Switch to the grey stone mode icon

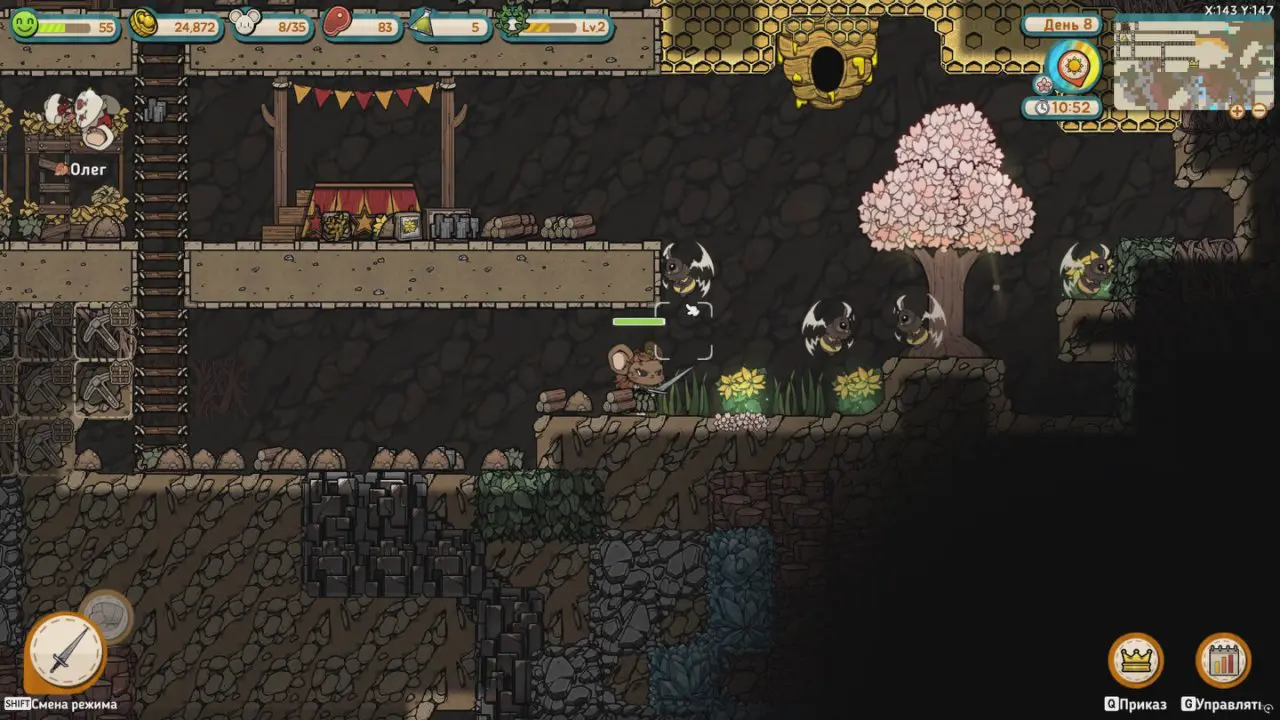pos(107,616)
